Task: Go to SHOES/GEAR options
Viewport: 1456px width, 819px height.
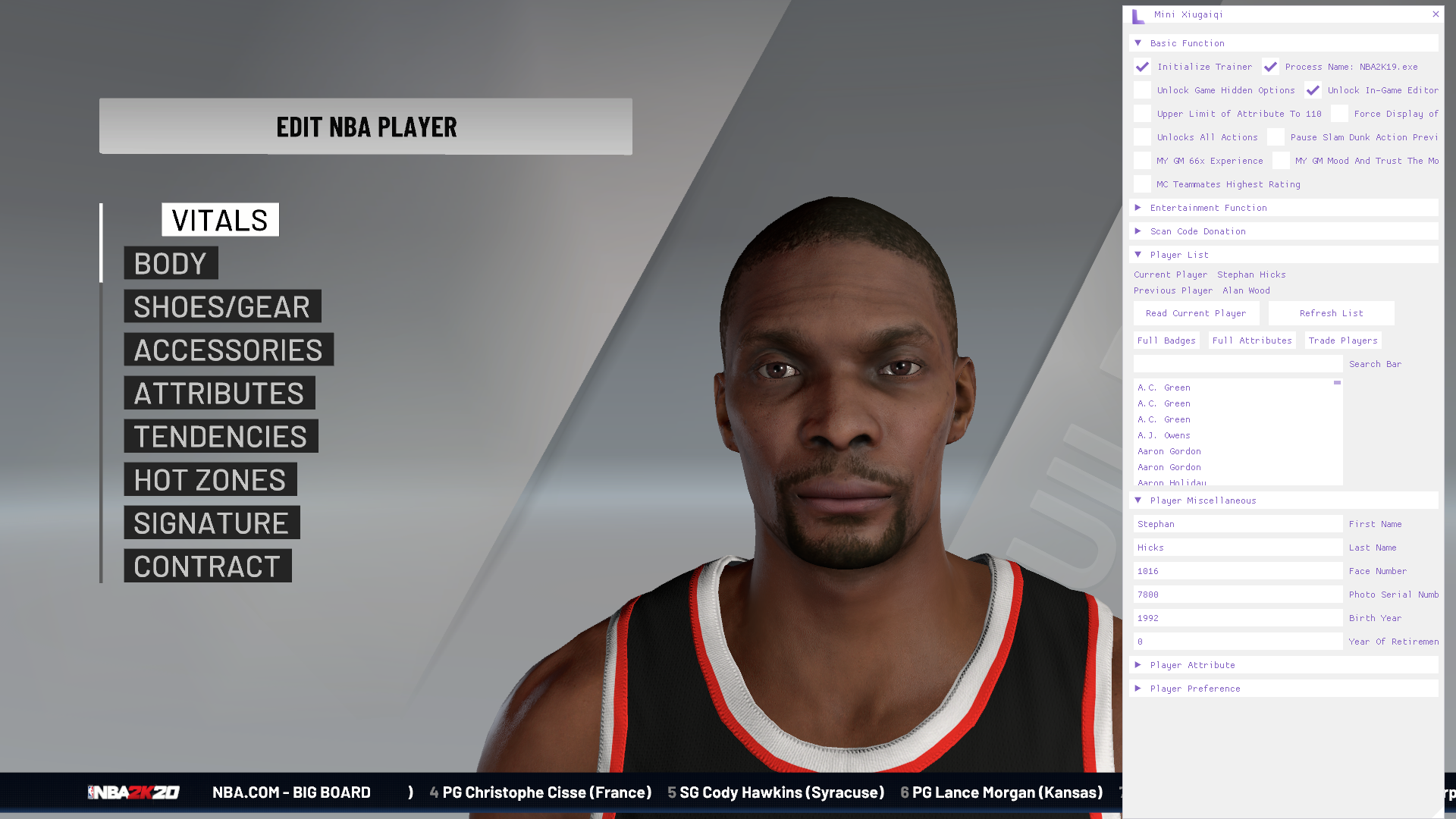Action: (x=222, y=306)
